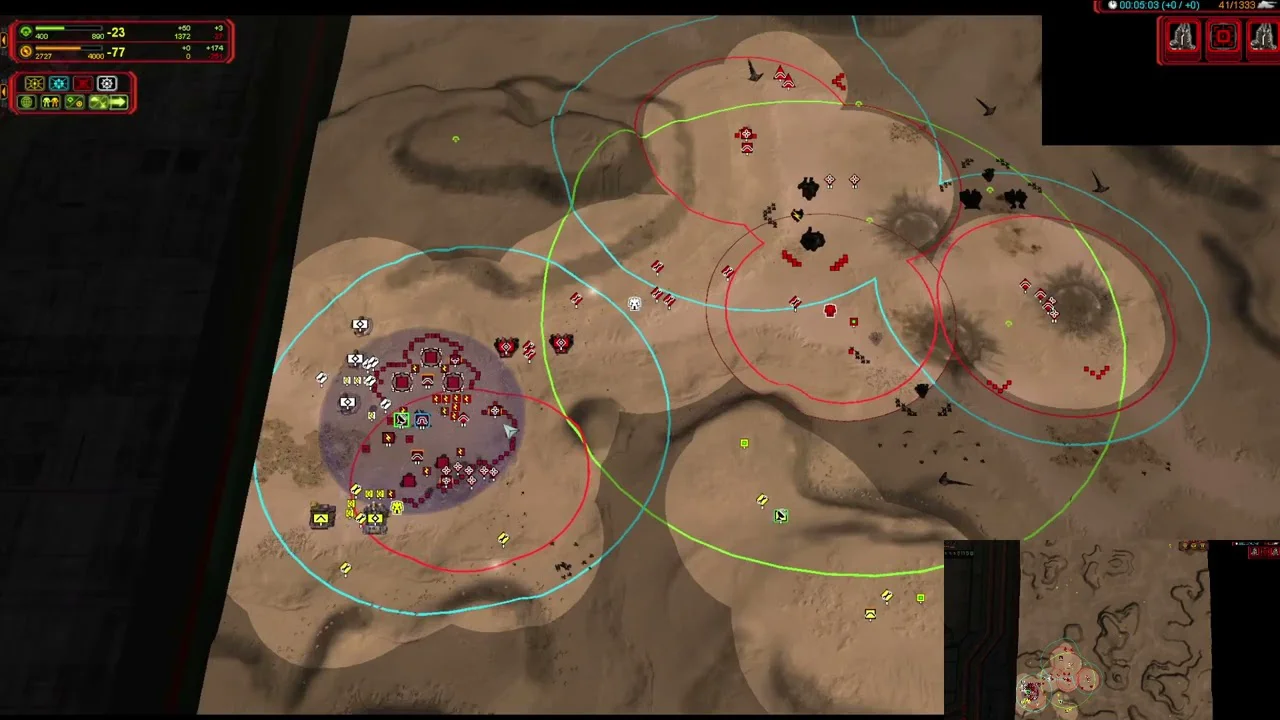Viewport: 1280px width, 720px height.
Task: Open the white gear options icon
Action: click(107, 84)
